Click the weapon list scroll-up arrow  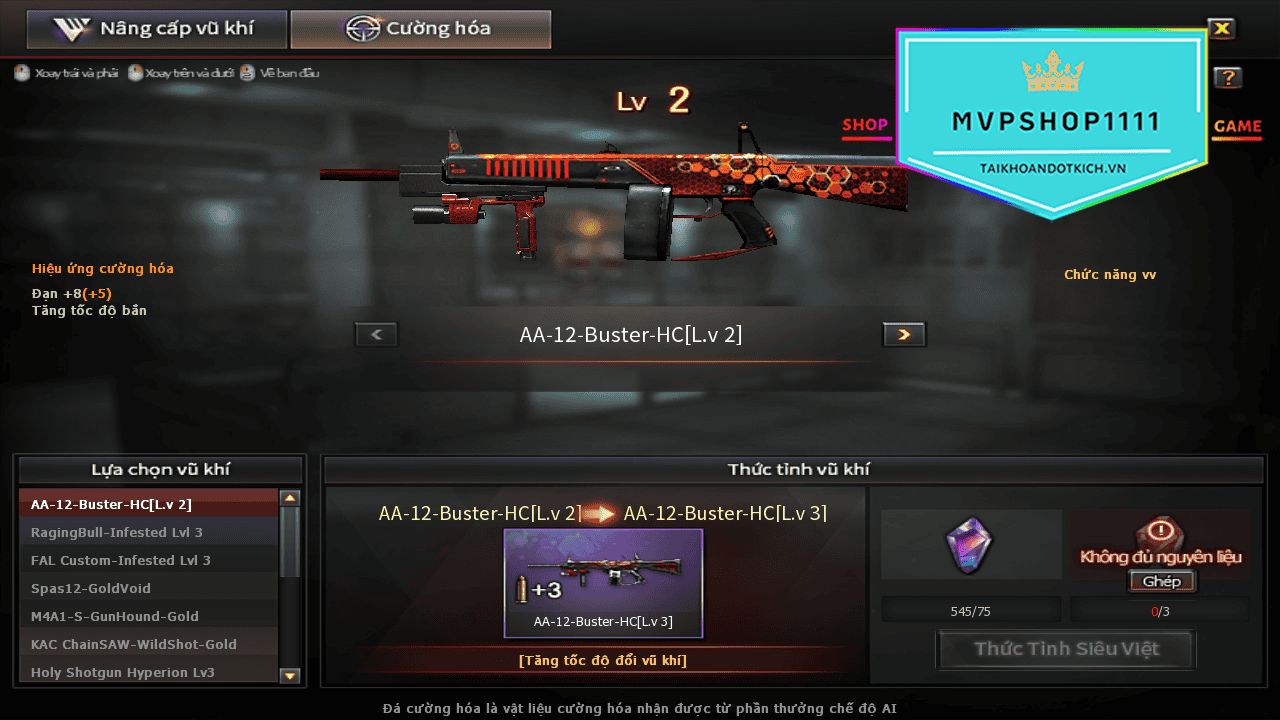(x=290, y=498)
